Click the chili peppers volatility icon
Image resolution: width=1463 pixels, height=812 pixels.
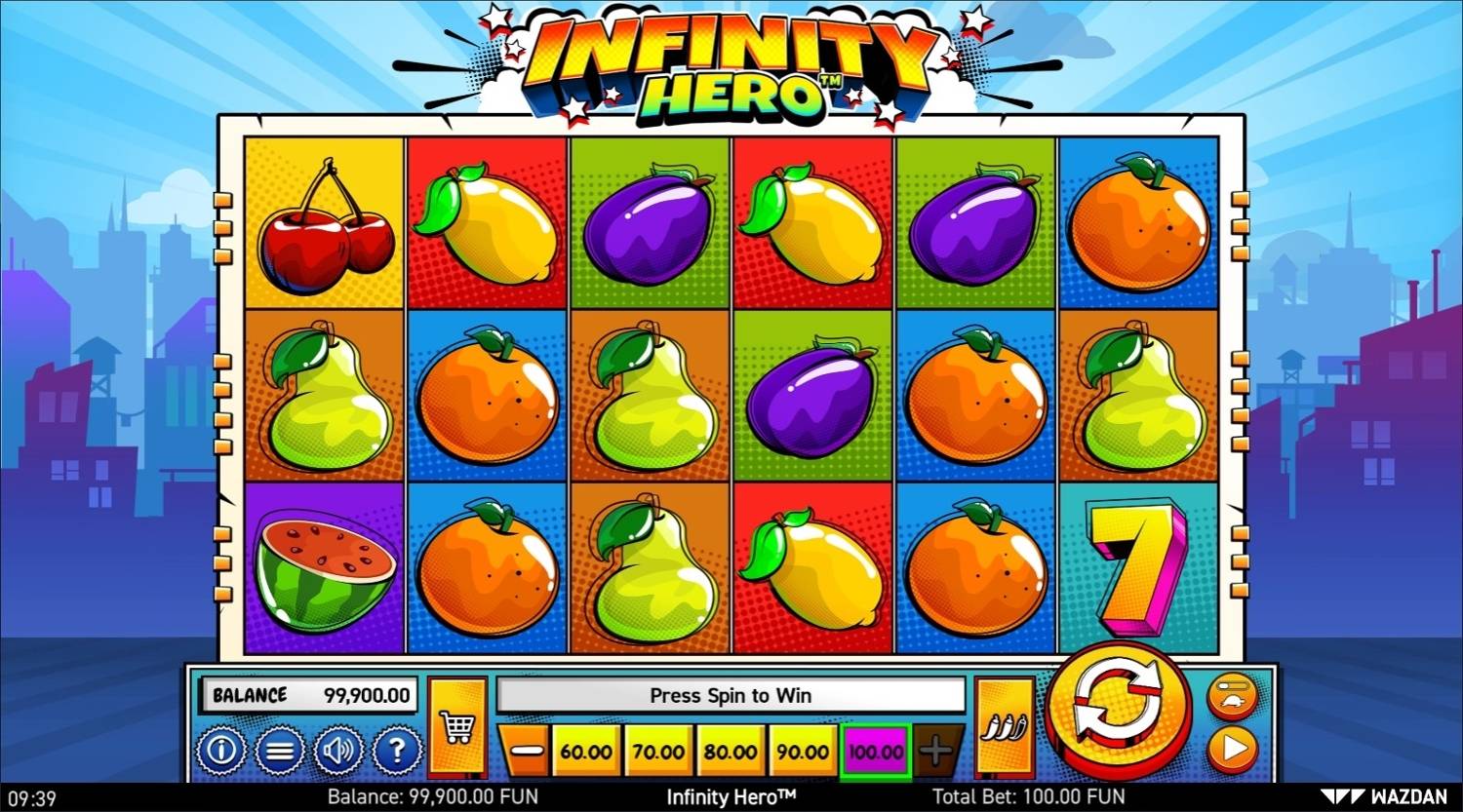click(x=1007, y=725)
